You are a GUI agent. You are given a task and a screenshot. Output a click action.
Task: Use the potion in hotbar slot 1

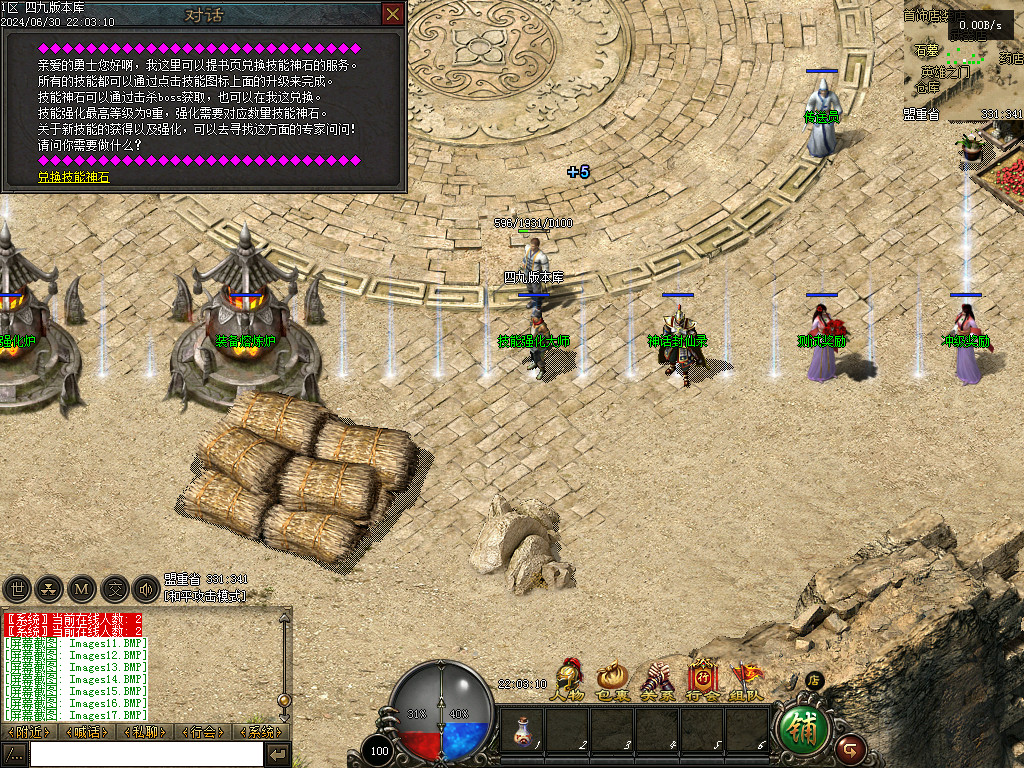tap(522, 730)
